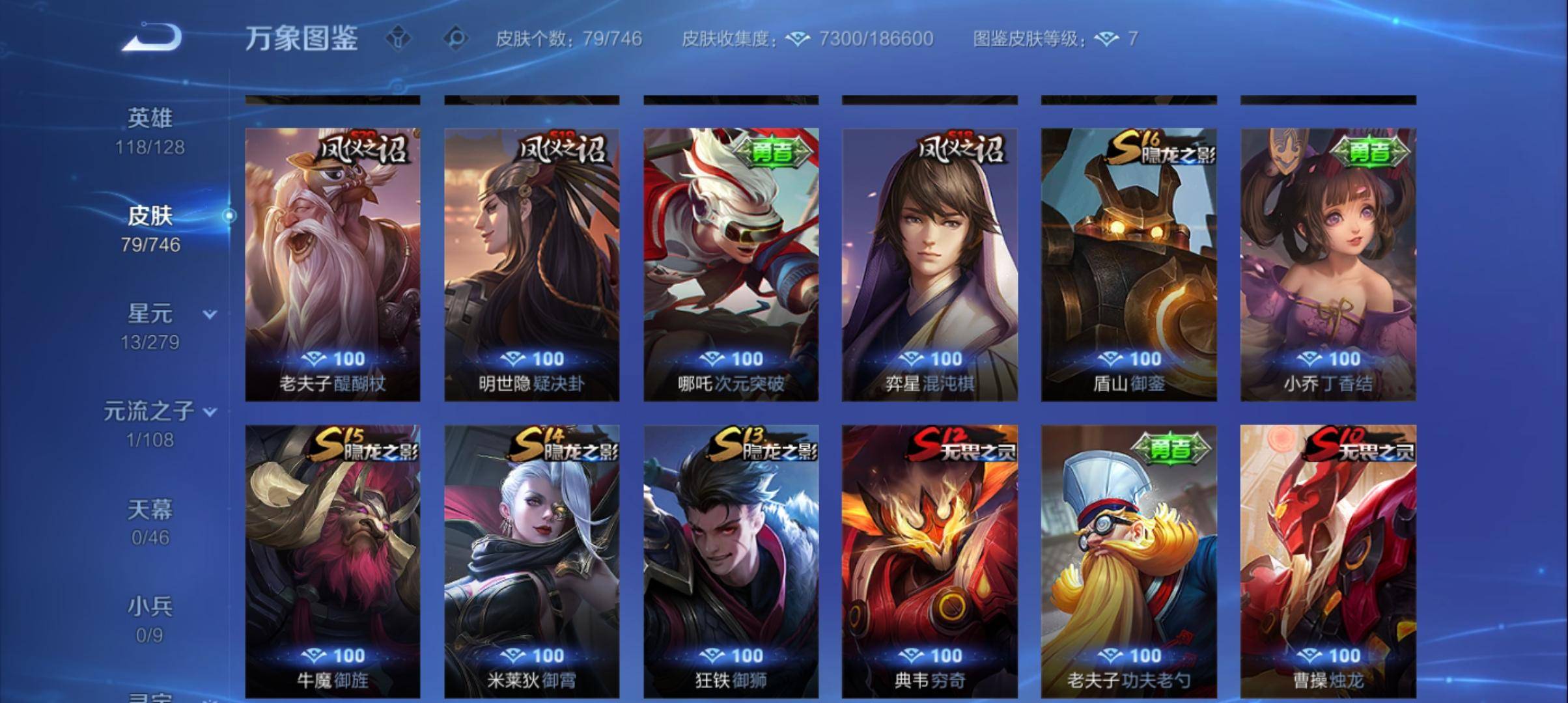Expand the 星元 section chevron

pos(208,313)
